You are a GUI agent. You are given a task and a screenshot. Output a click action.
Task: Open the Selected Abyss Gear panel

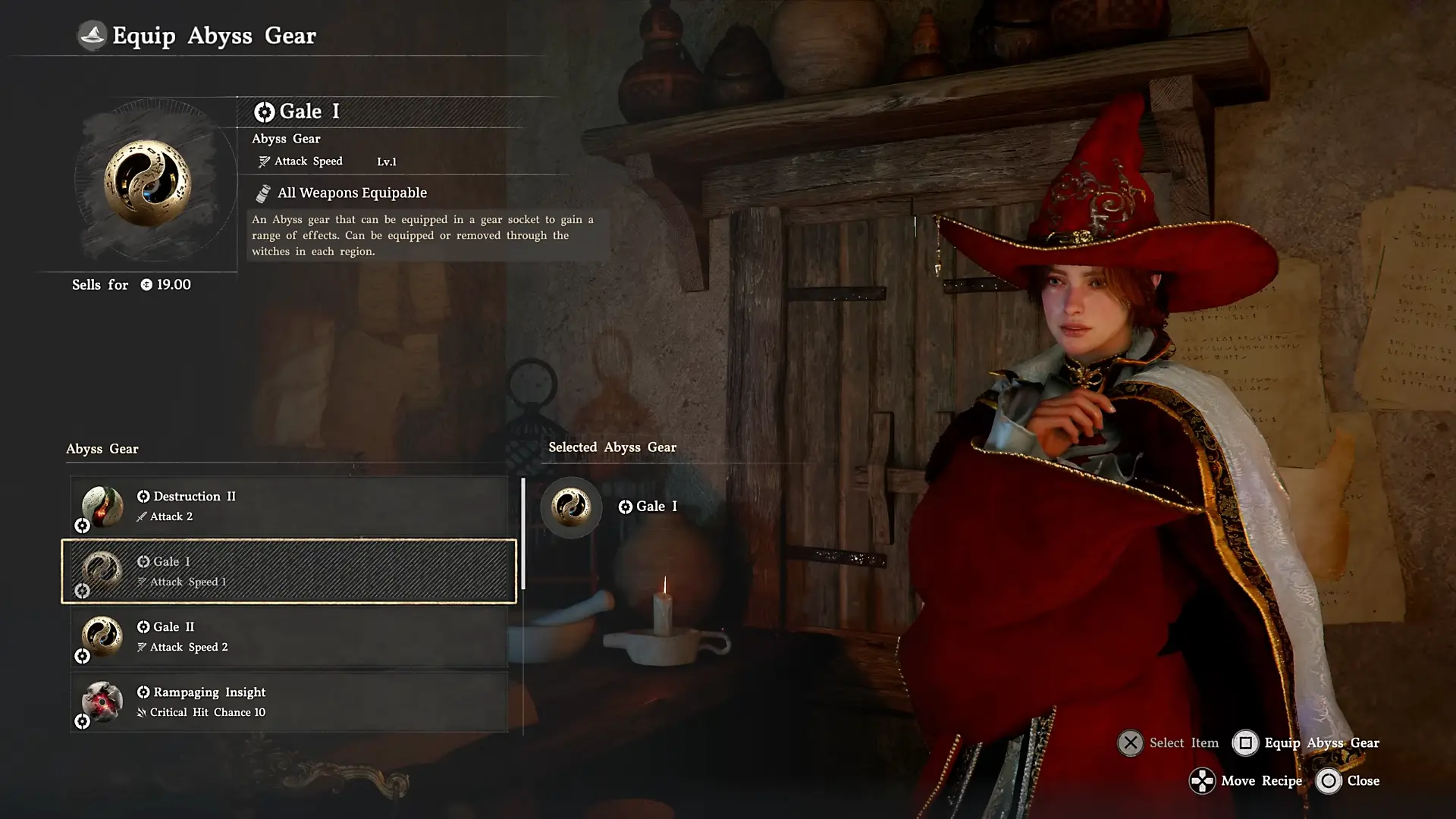[612, 447]
